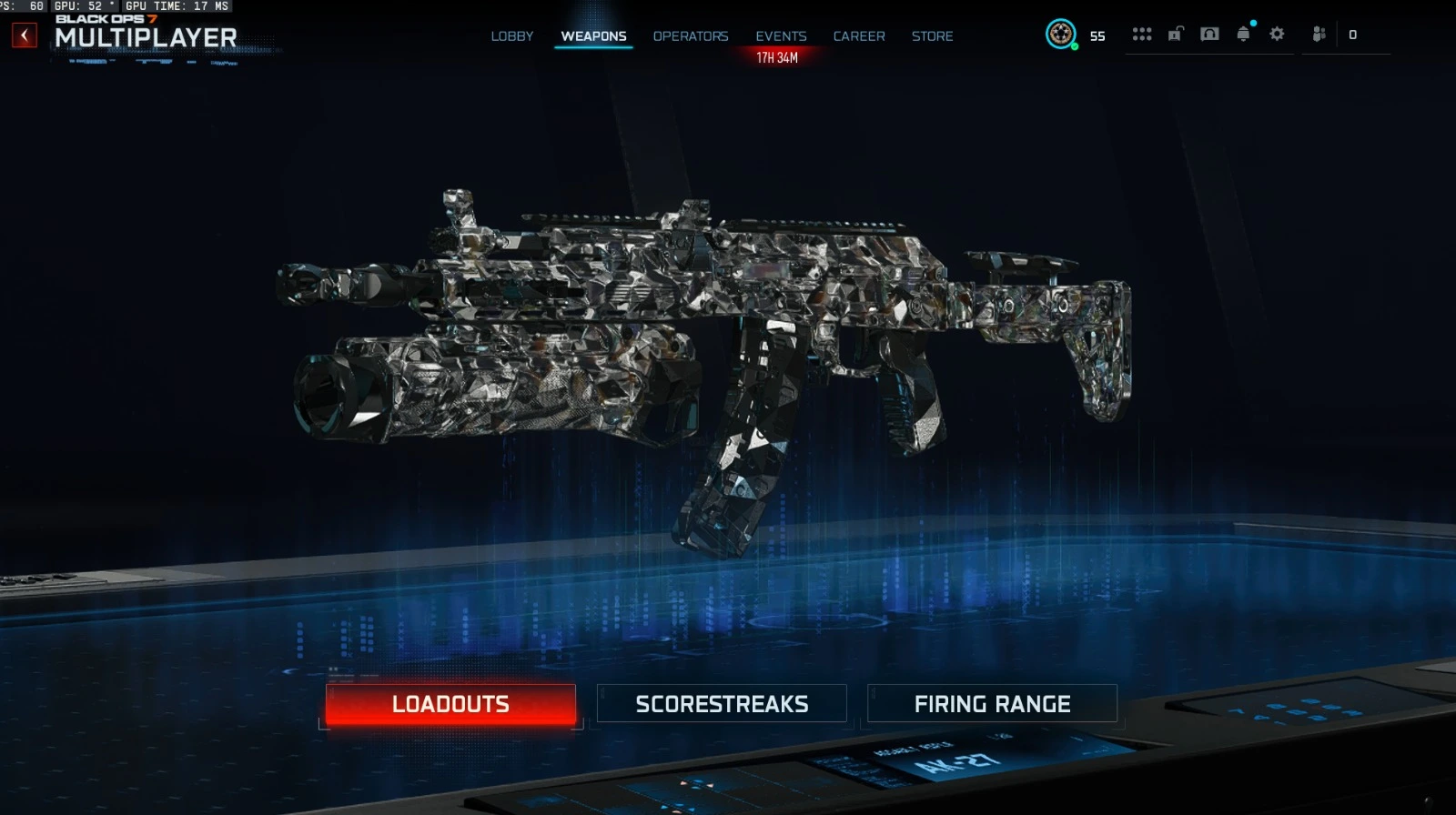Open the CAREER section
The height and width of the screenshot is (815, 1456).
[858, 36]
